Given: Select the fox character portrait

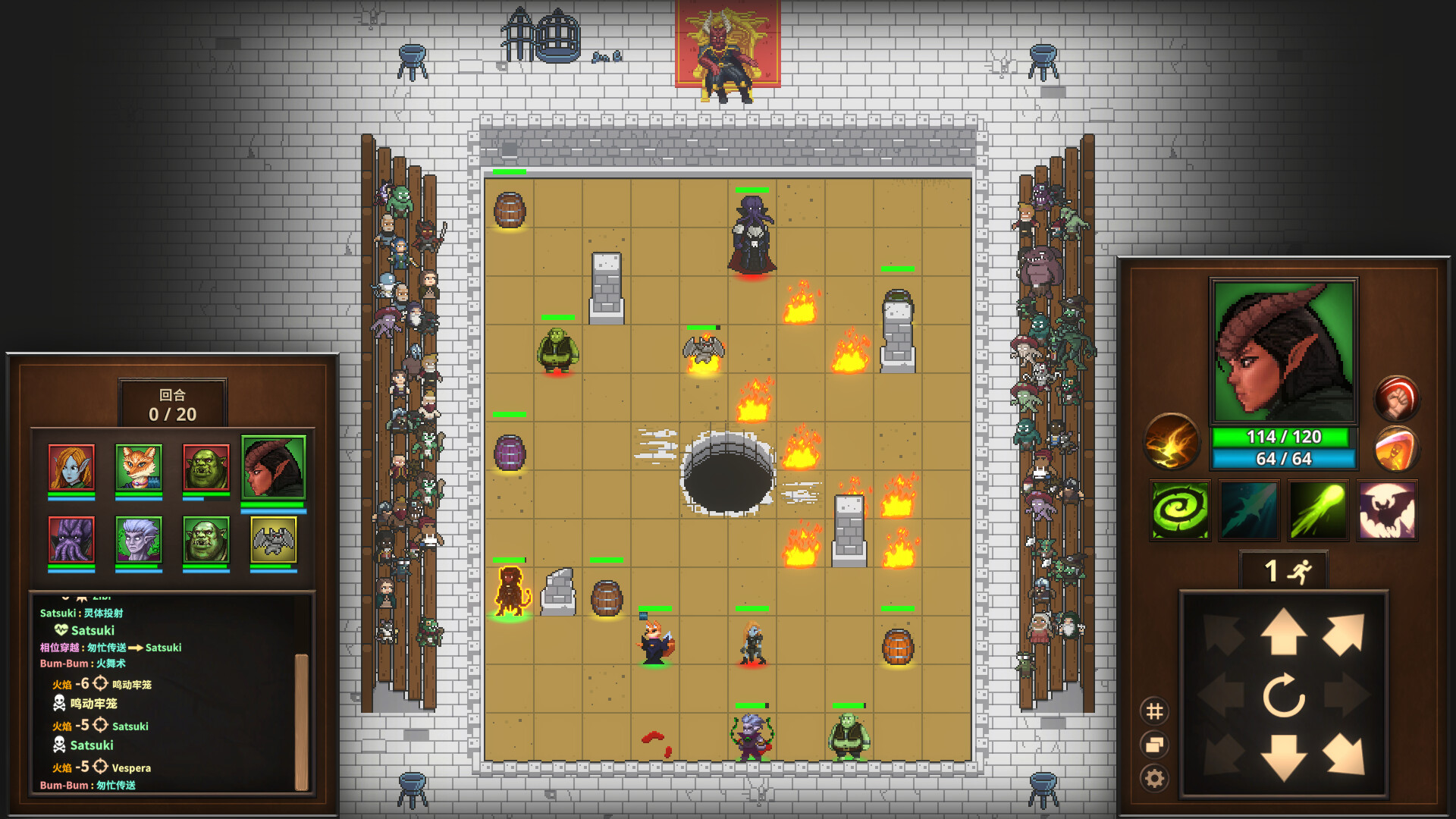Looking at the screenshot, I should point(140,469).
